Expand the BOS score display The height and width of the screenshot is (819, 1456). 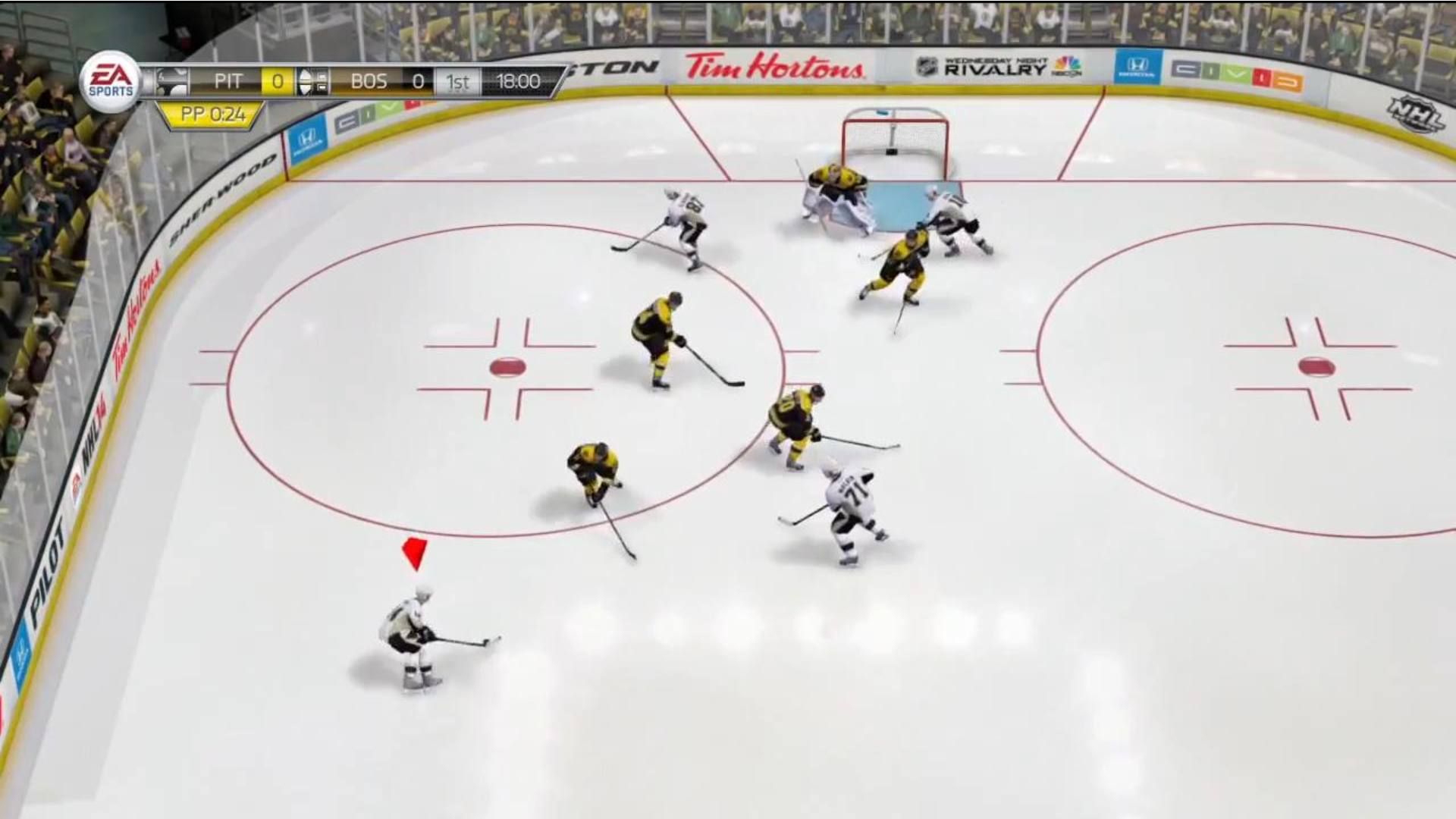(419, 80)
